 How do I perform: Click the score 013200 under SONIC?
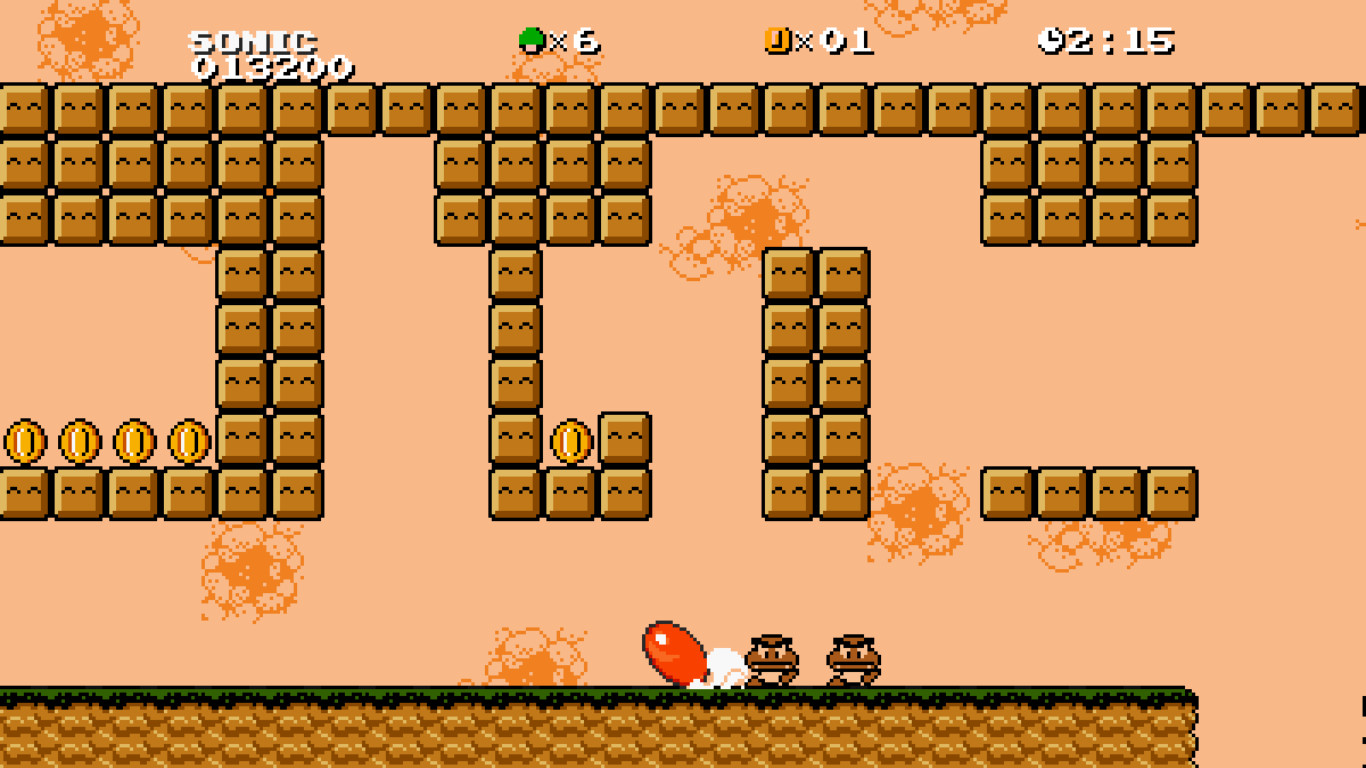tap(272, 68)
